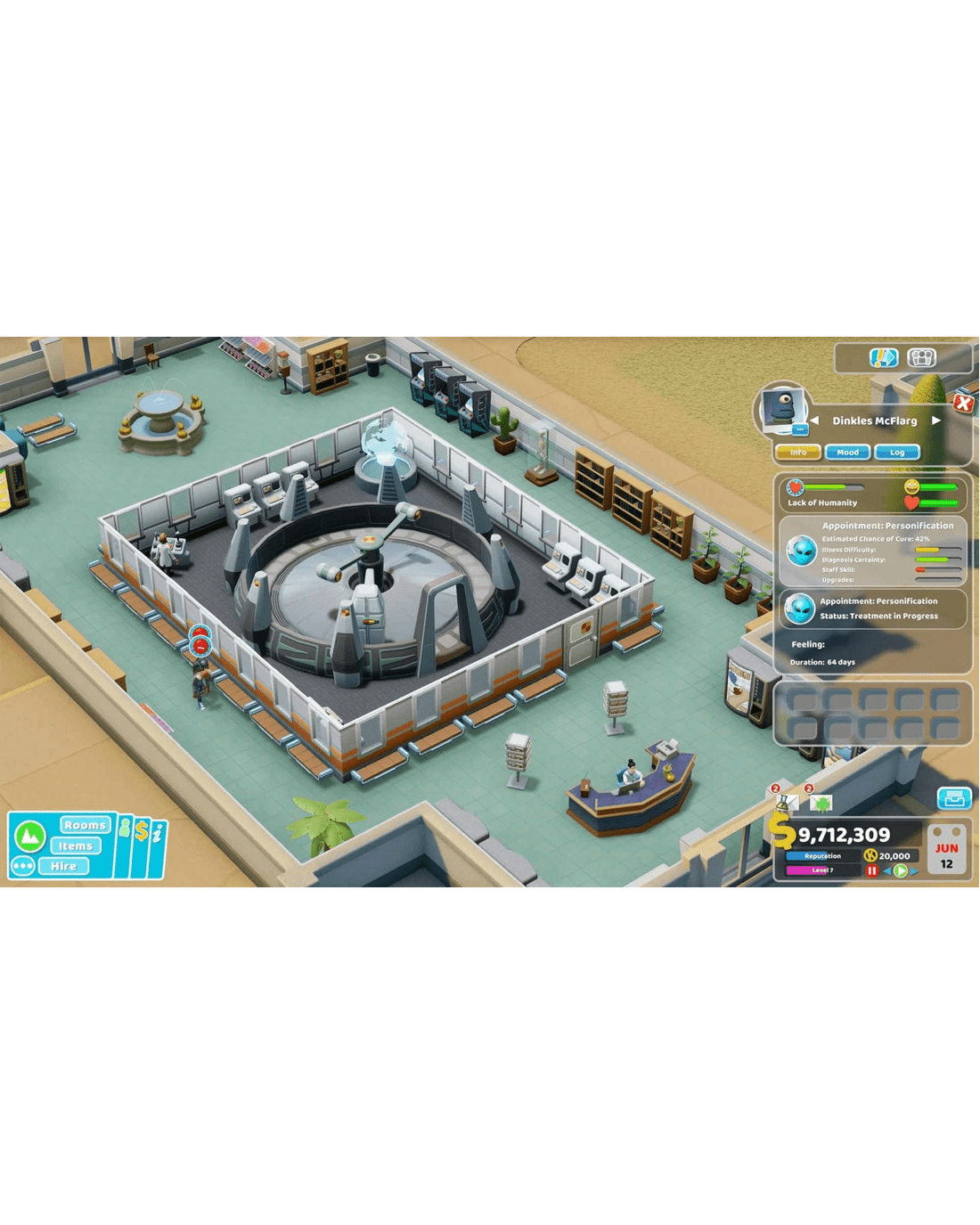The width and height of the screenshot is (980, 1225).
Task: Click the exclamation arrow challenges button
Action: click(x=882, y=358)
